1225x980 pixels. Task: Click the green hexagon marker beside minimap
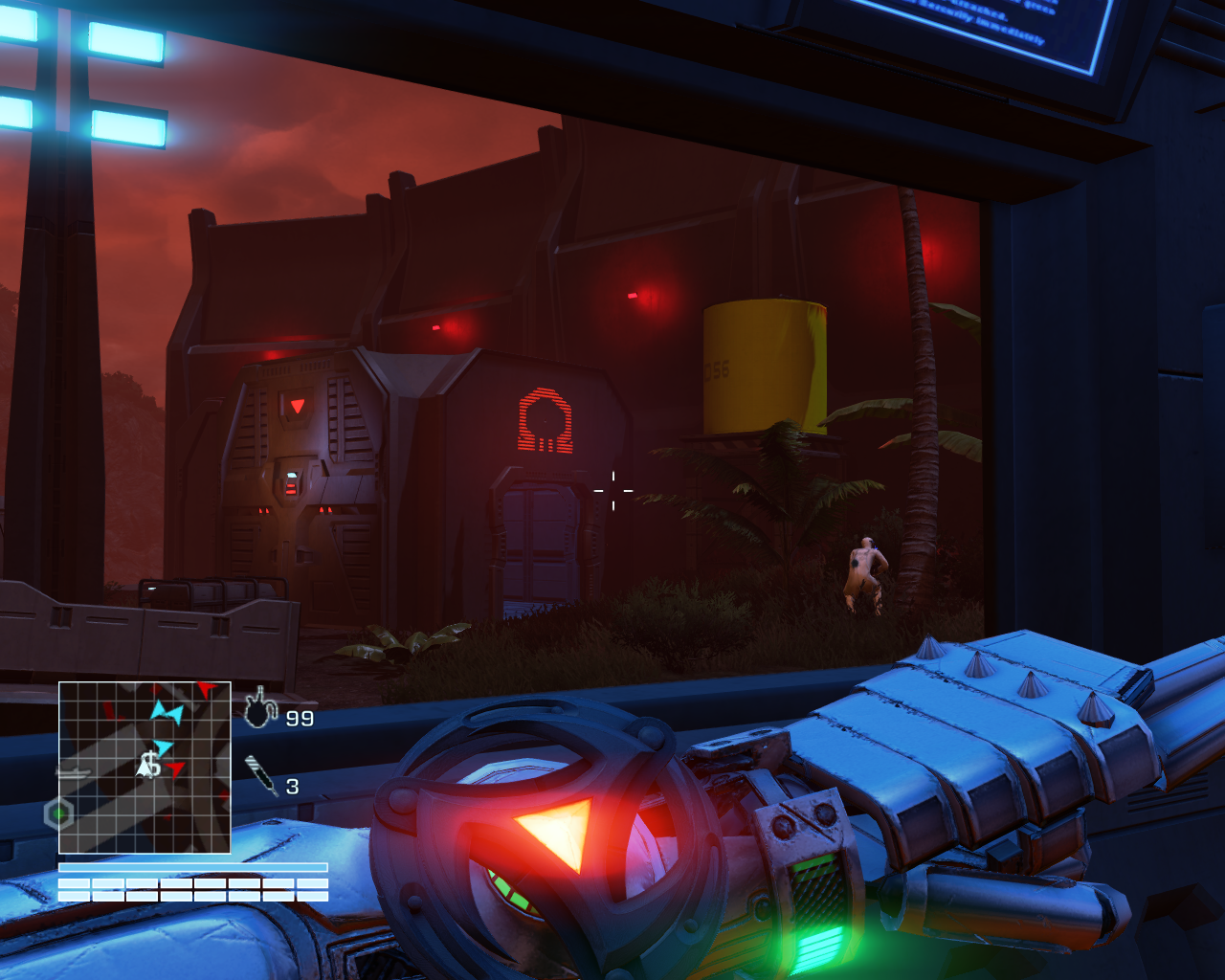(x=58, y=814)
